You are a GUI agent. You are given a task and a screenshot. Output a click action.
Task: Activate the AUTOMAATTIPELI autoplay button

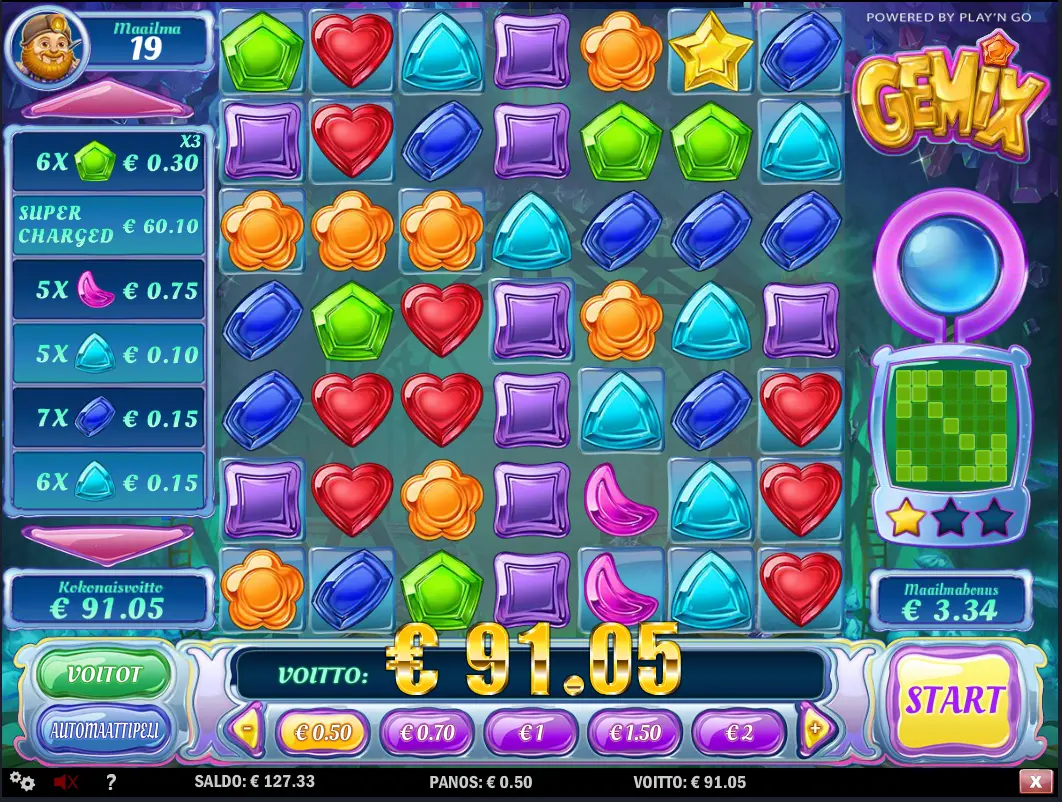click(104, 729)
